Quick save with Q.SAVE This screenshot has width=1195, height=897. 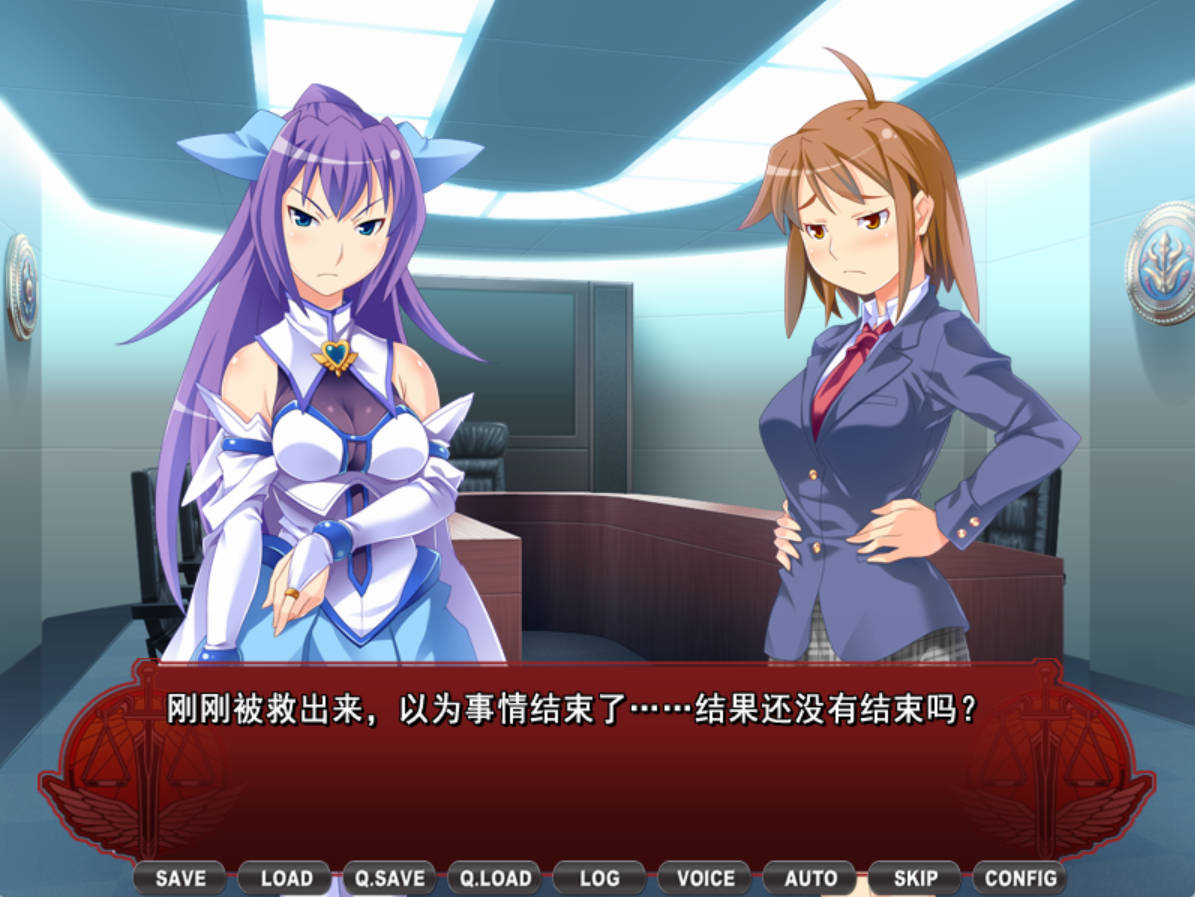point(390,878)
